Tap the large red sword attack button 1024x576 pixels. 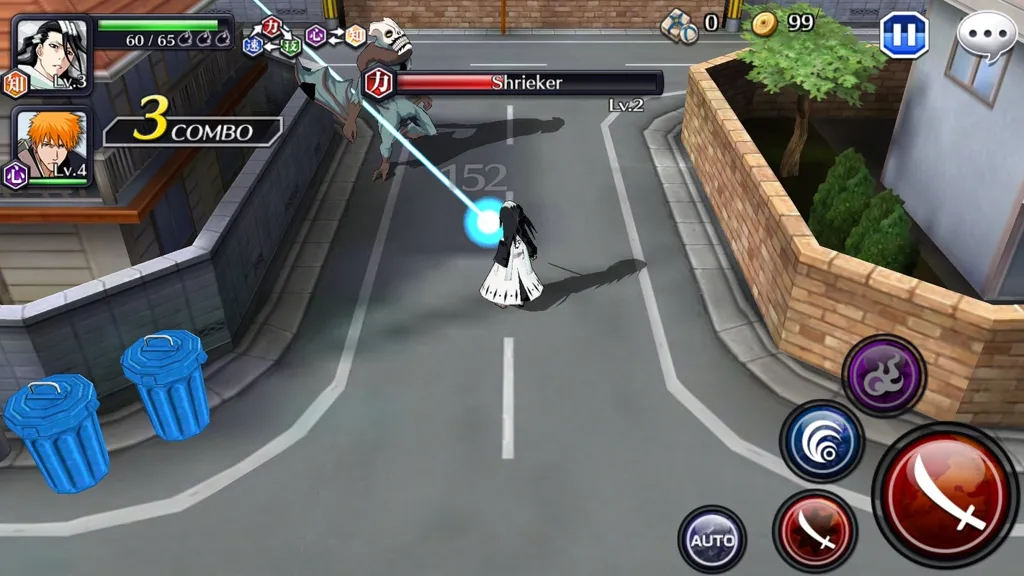(945, 494)
